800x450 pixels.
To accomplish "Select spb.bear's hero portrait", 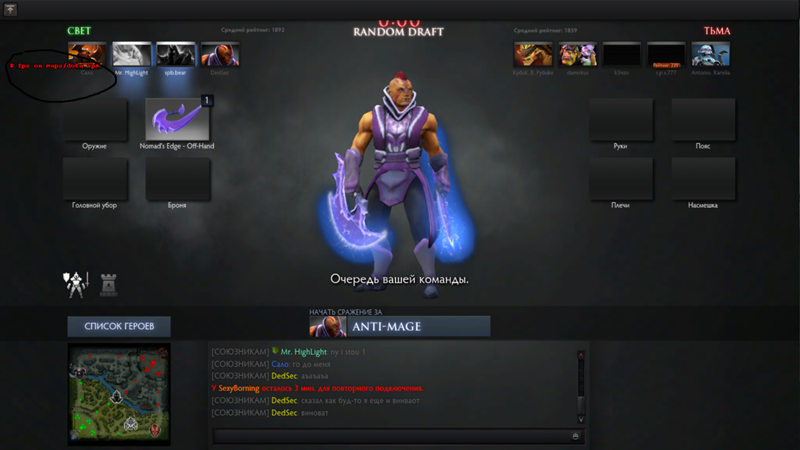I will (175, 54).
